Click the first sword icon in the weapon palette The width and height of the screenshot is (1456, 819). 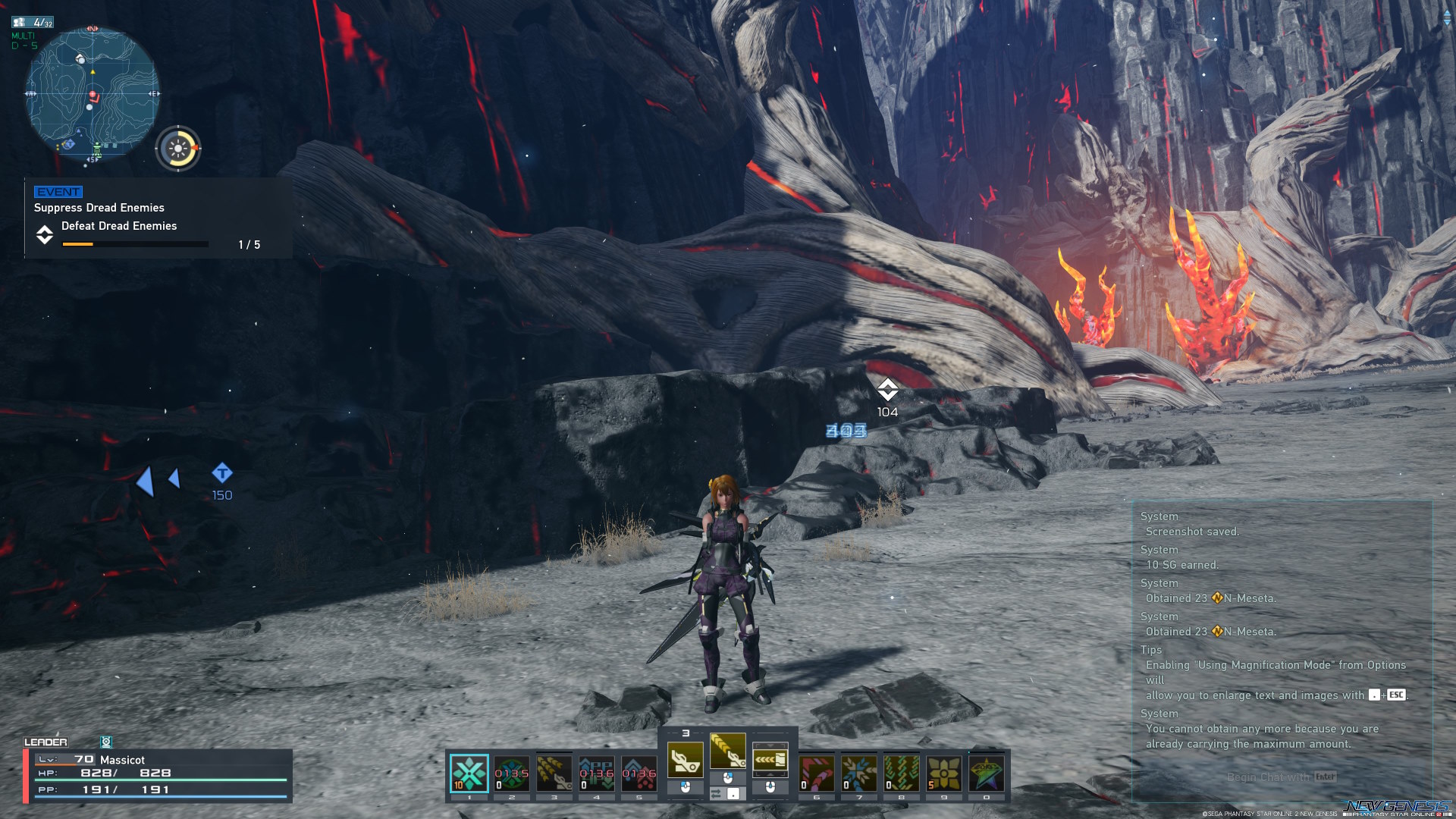point(686,761)
